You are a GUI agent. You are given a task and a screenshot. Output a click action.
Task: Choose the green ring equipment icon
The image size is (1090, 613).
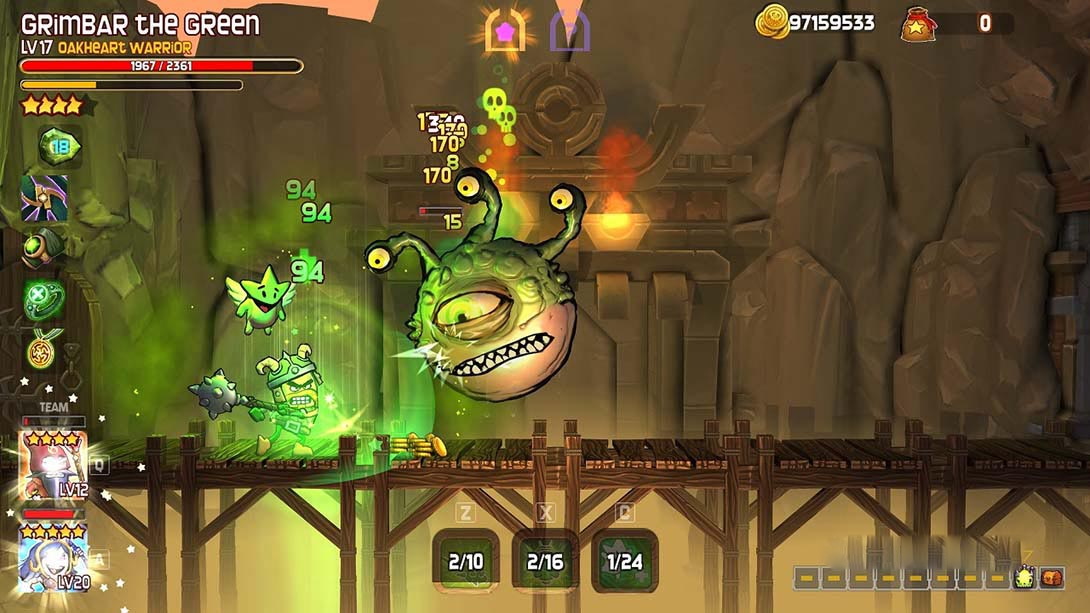[44, 299]
